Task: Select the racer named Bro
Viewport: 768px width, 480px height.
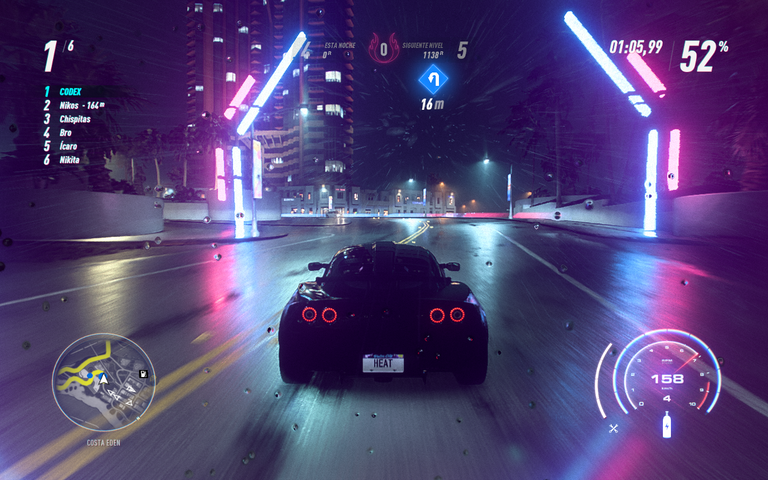Action: tap(65, 132)
